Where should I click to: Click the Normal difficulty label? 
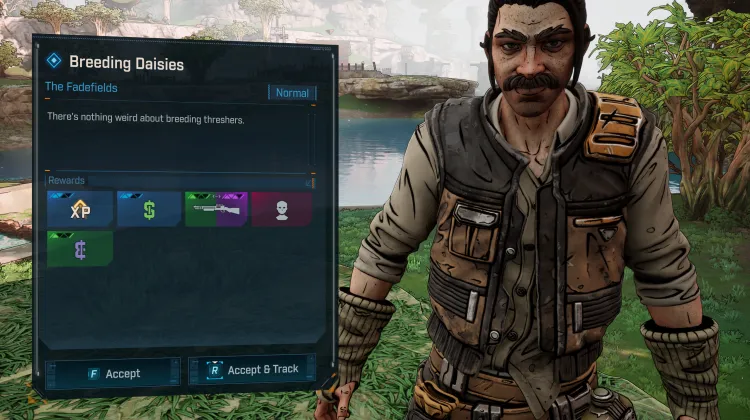(292, 93)
